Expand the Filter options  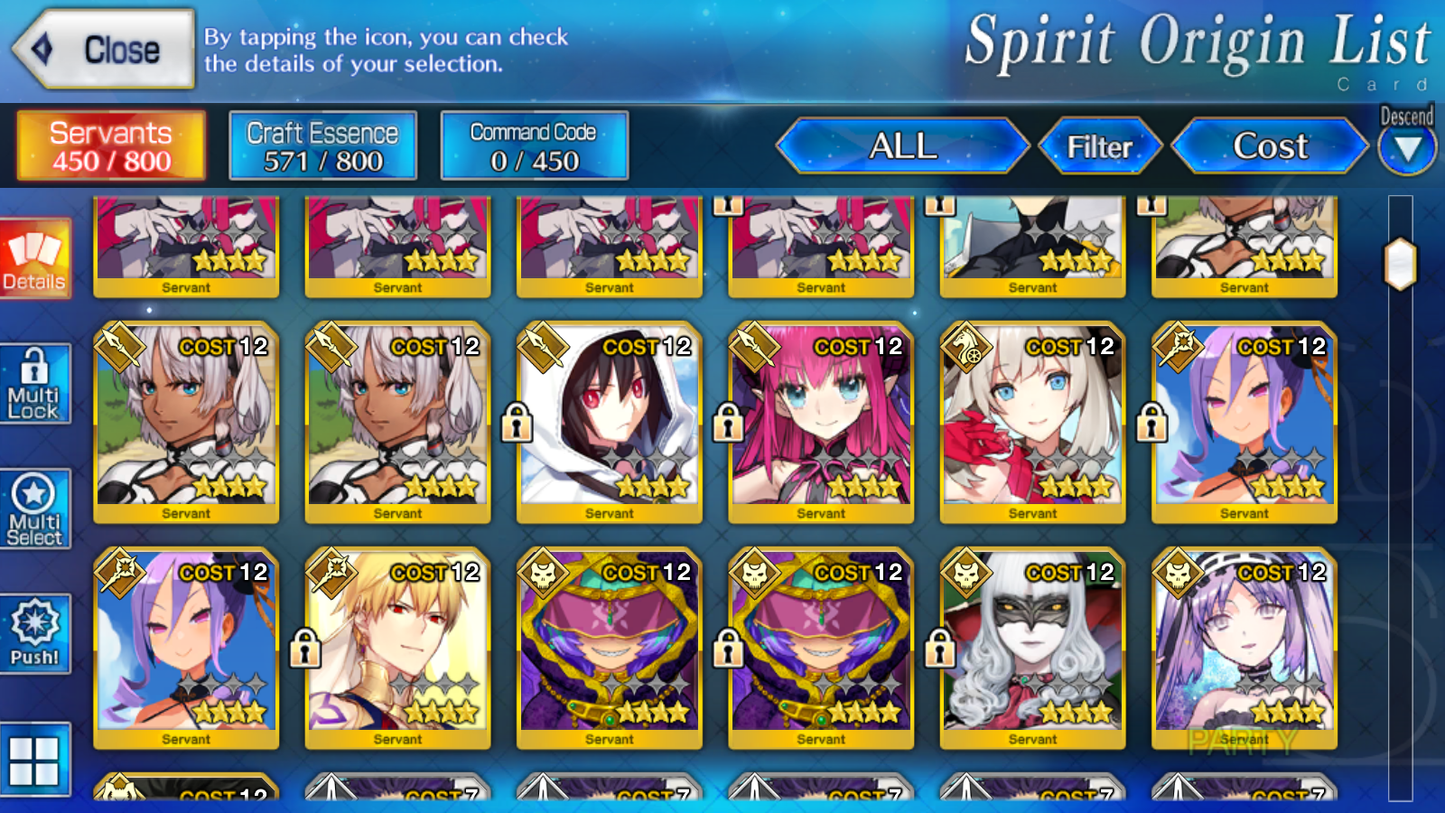pos(1101,146)
